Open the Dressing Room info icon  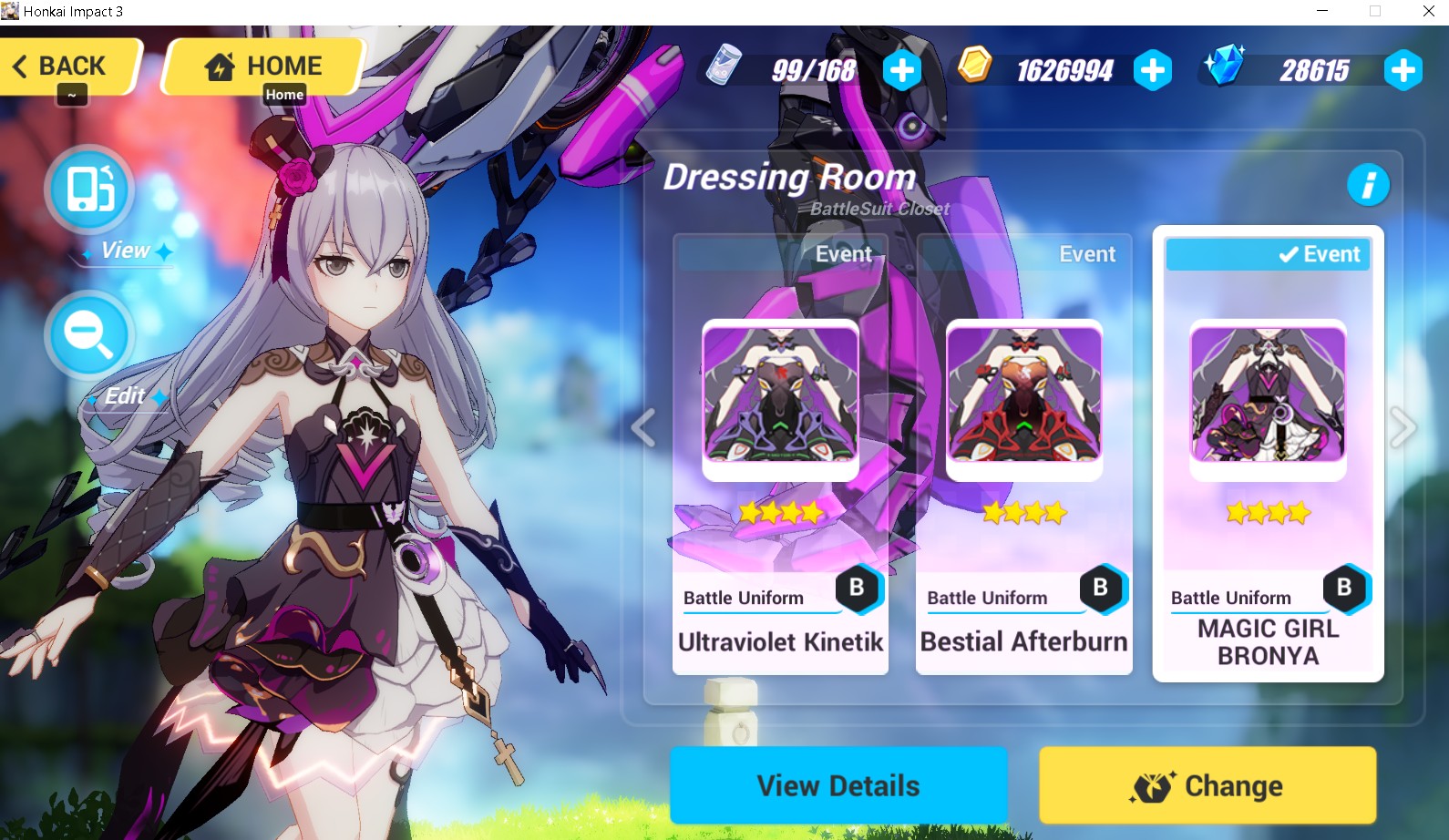[1368, 183]
